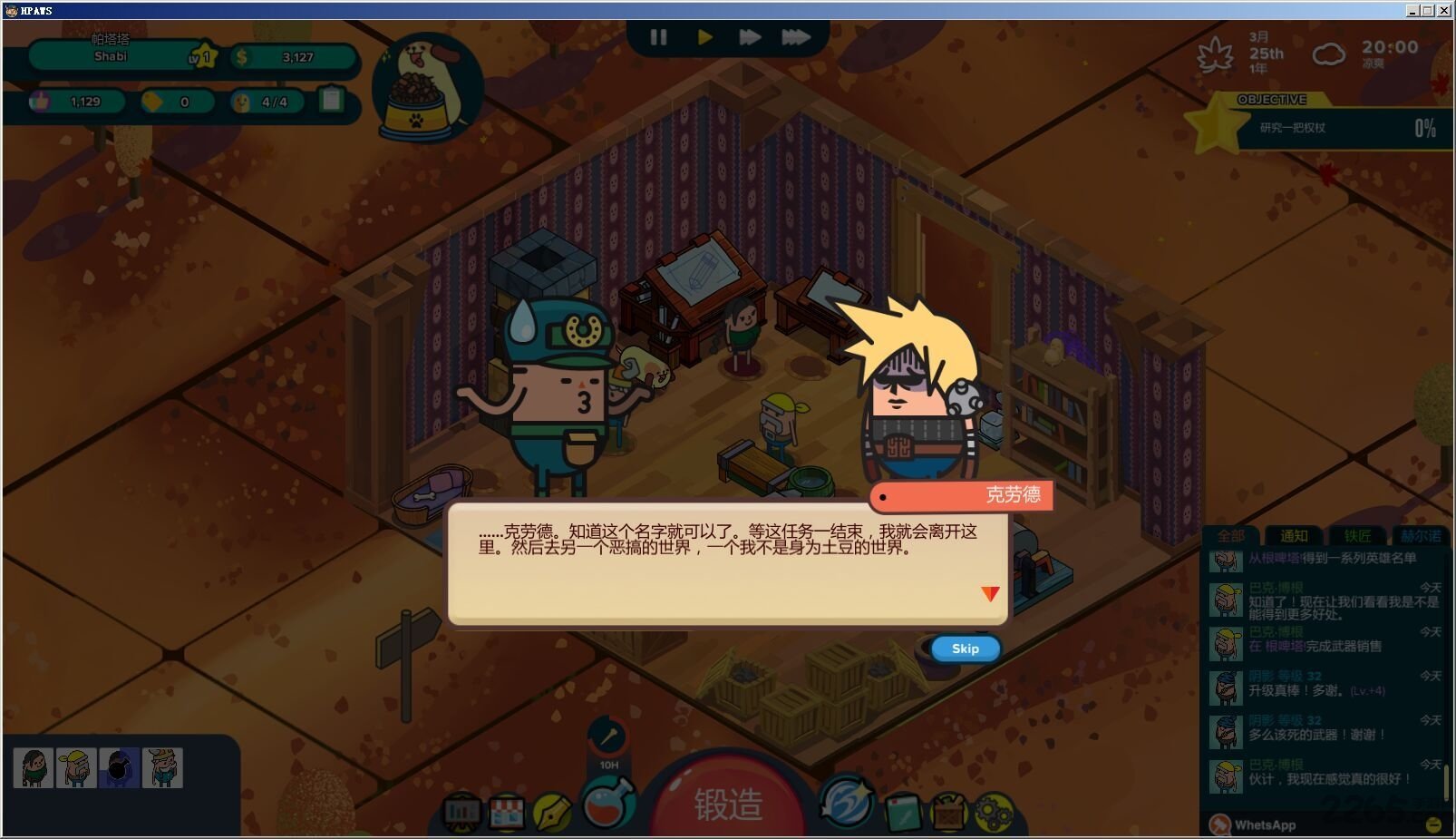Screen dimensions: 1456x839
Task: Advance dialogue via the red triangle
Action: tap(990, 594)
